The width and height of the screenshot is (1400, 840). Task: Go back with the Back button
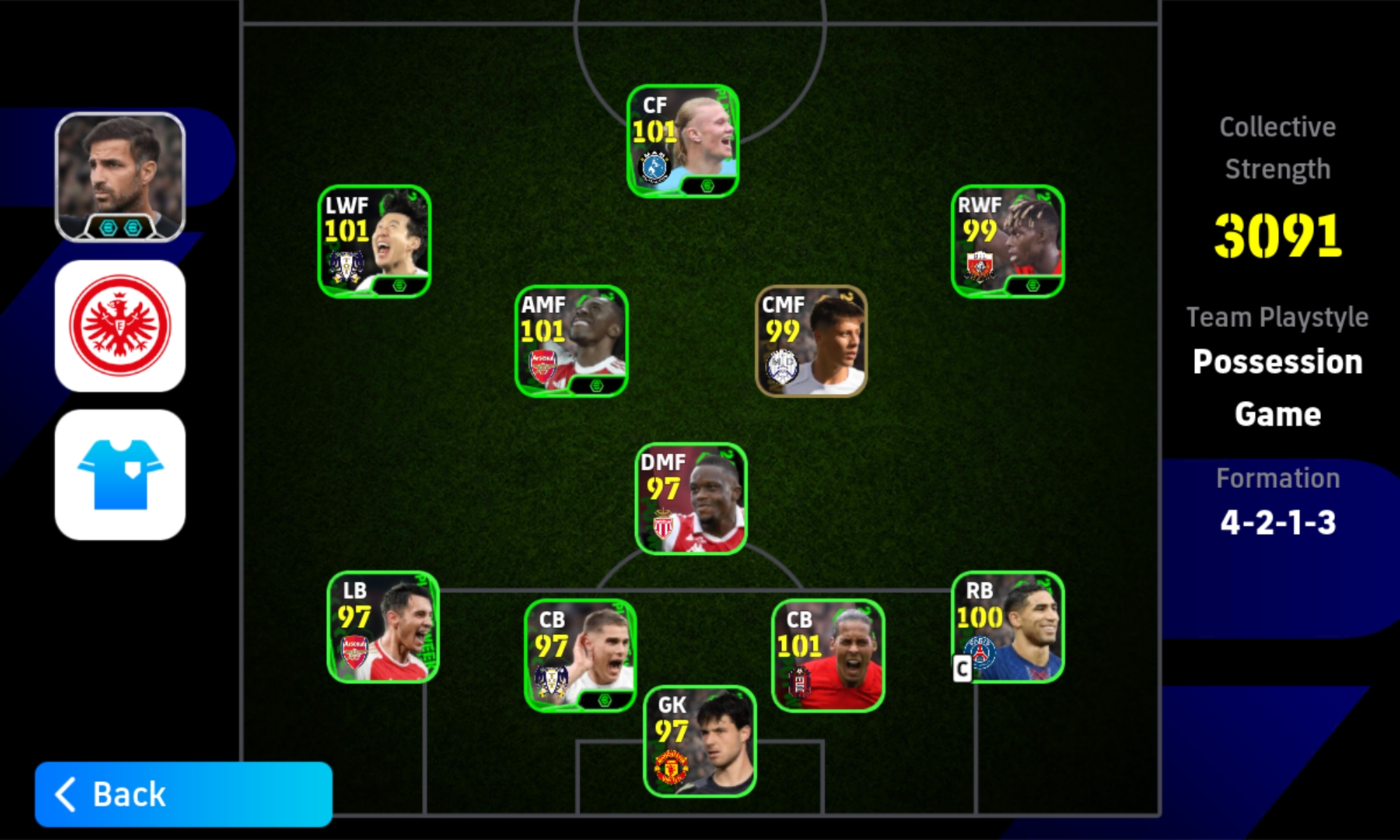(x=183, y=794)
